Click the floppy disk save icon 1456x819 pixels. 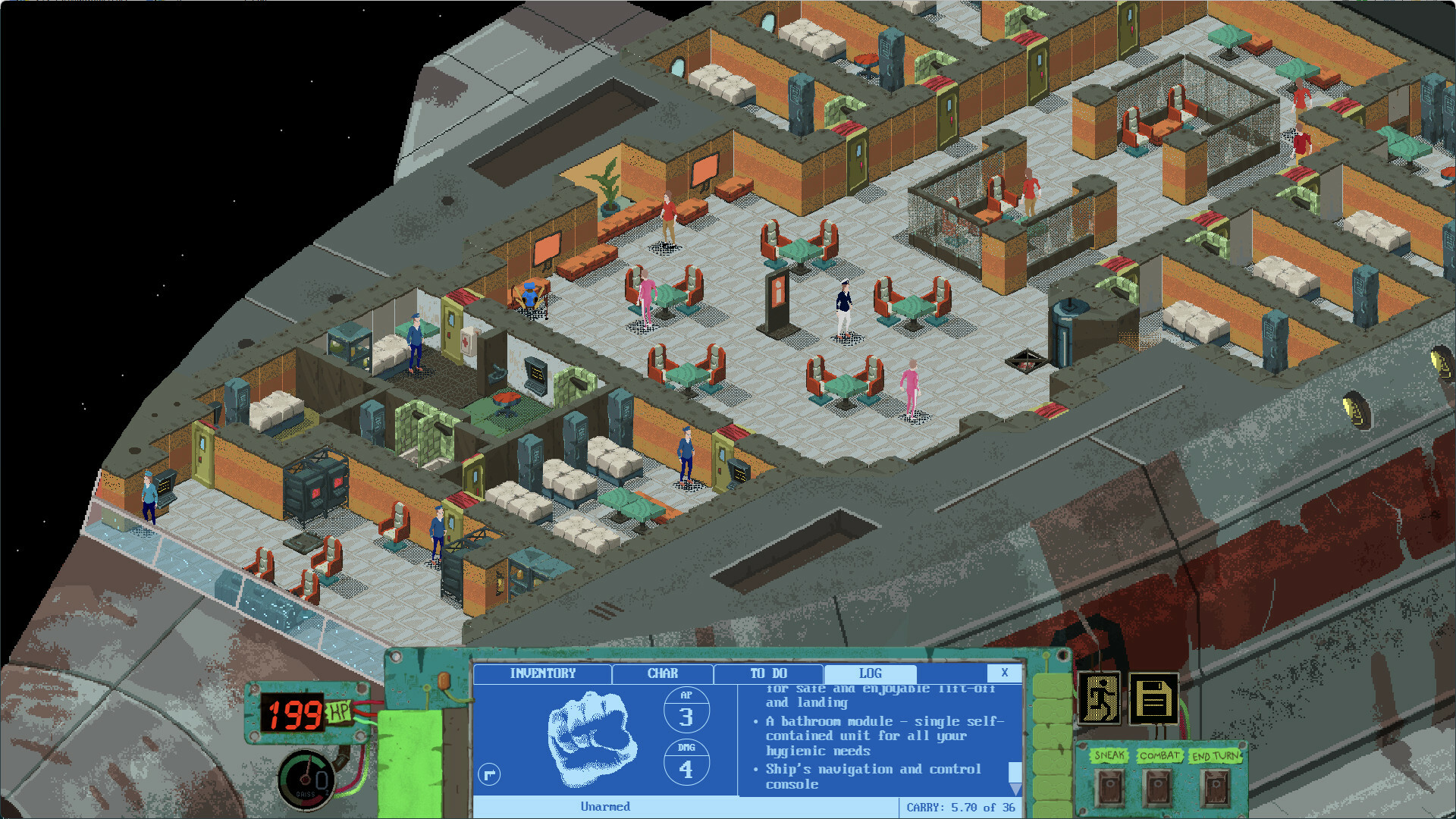tap(1154, 697)
